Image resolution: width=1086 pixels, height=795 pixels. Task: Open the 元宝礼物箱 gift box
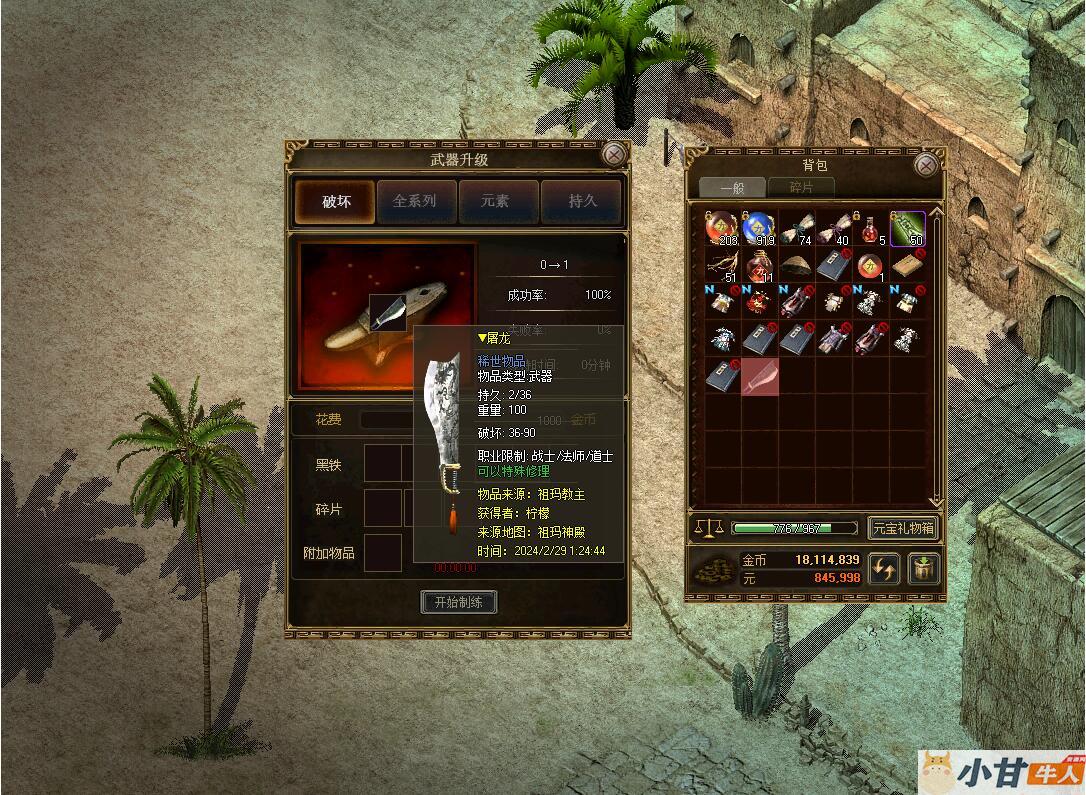click(x=903, y=528)
